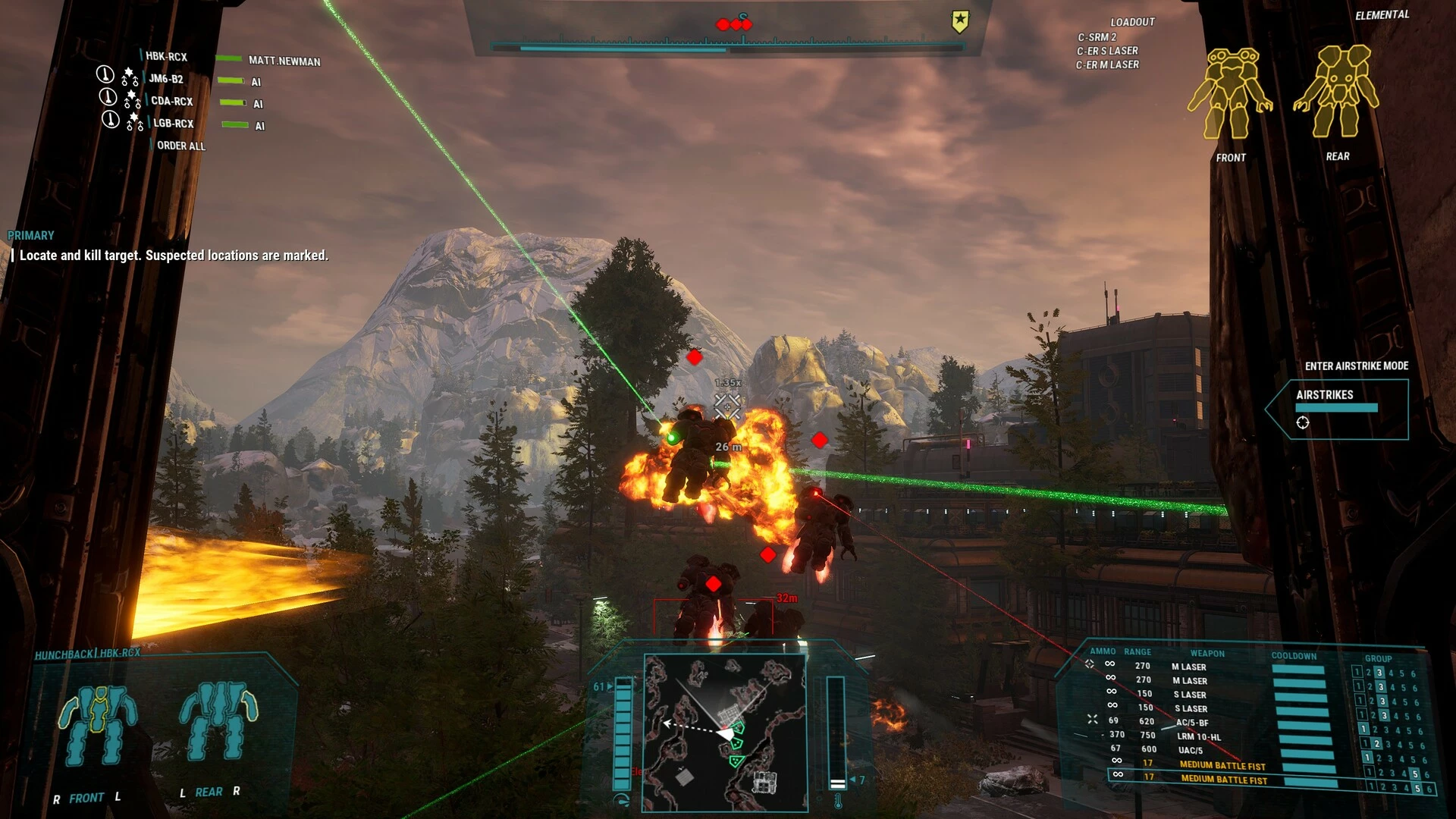This screenshot has width=1456, height=819.
Task: Select lancemate JM6-B2 in the lance list
Action: [165, 79]
